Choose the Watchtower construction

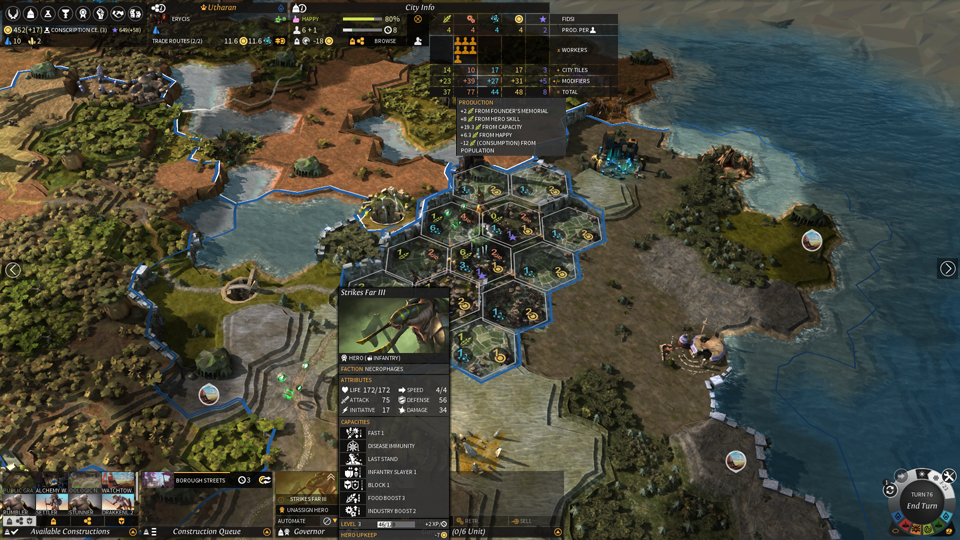(118, 483)
